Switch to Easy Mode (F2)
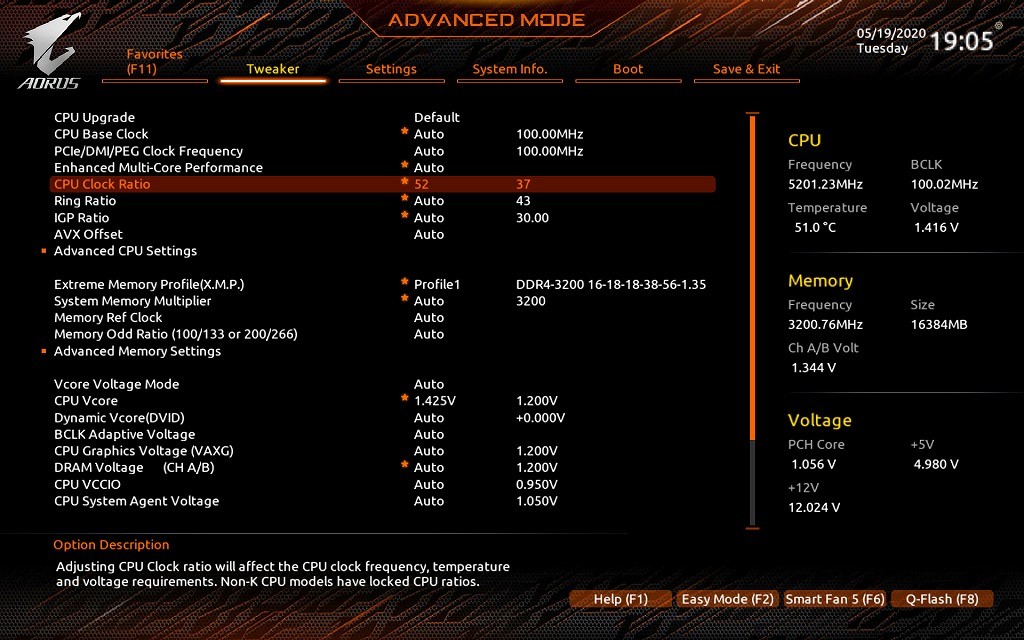Viewport: 1024px width, 640px height. (x=727, y=599)
